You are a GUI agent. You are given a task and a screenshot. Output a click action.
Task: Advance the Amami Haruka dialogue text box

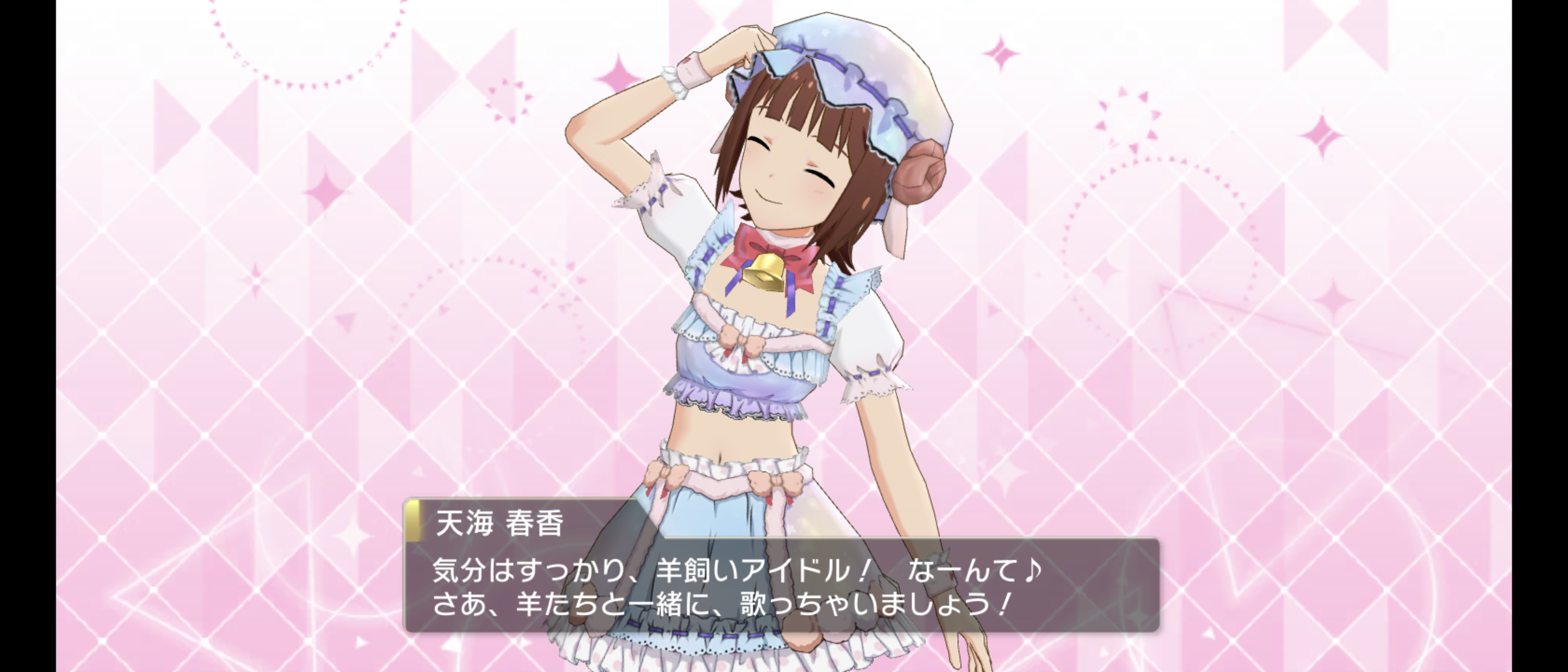pyautogui.click(x=782, y=585)
